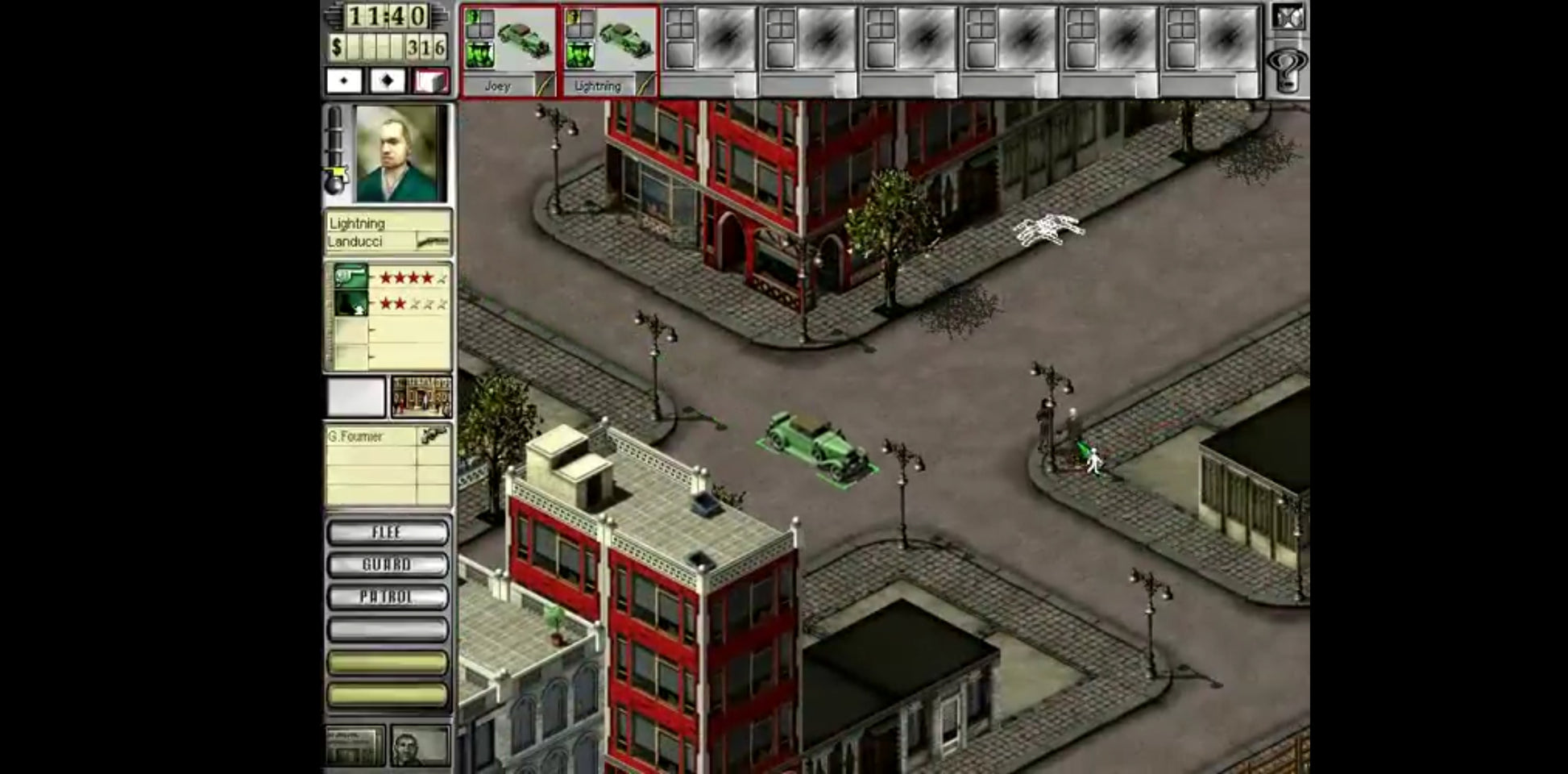Screen dimensions: 1568x774
Task: Select Lightning's car team slot
Action: click(609, 50)
